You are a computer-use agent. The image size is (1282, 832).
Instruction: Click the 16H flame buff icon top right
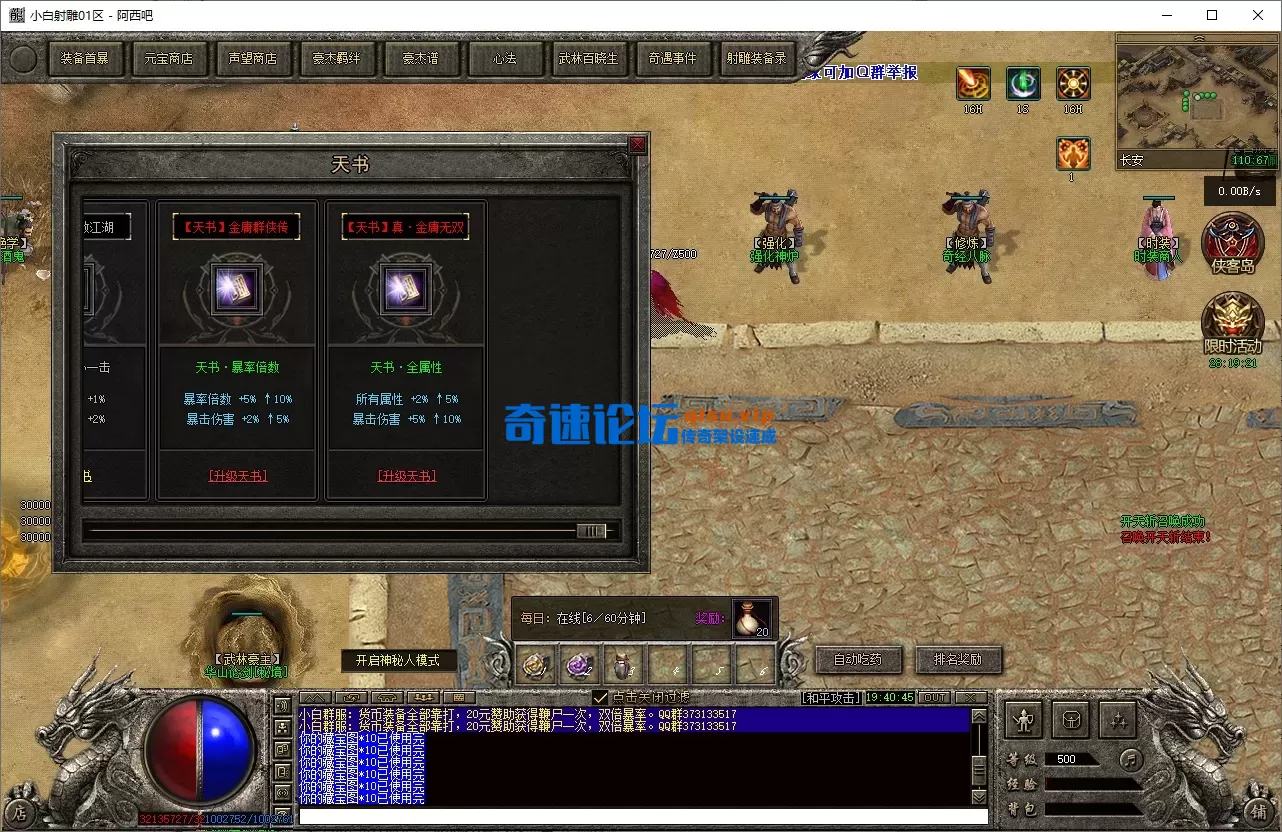[x=972, y=83]
